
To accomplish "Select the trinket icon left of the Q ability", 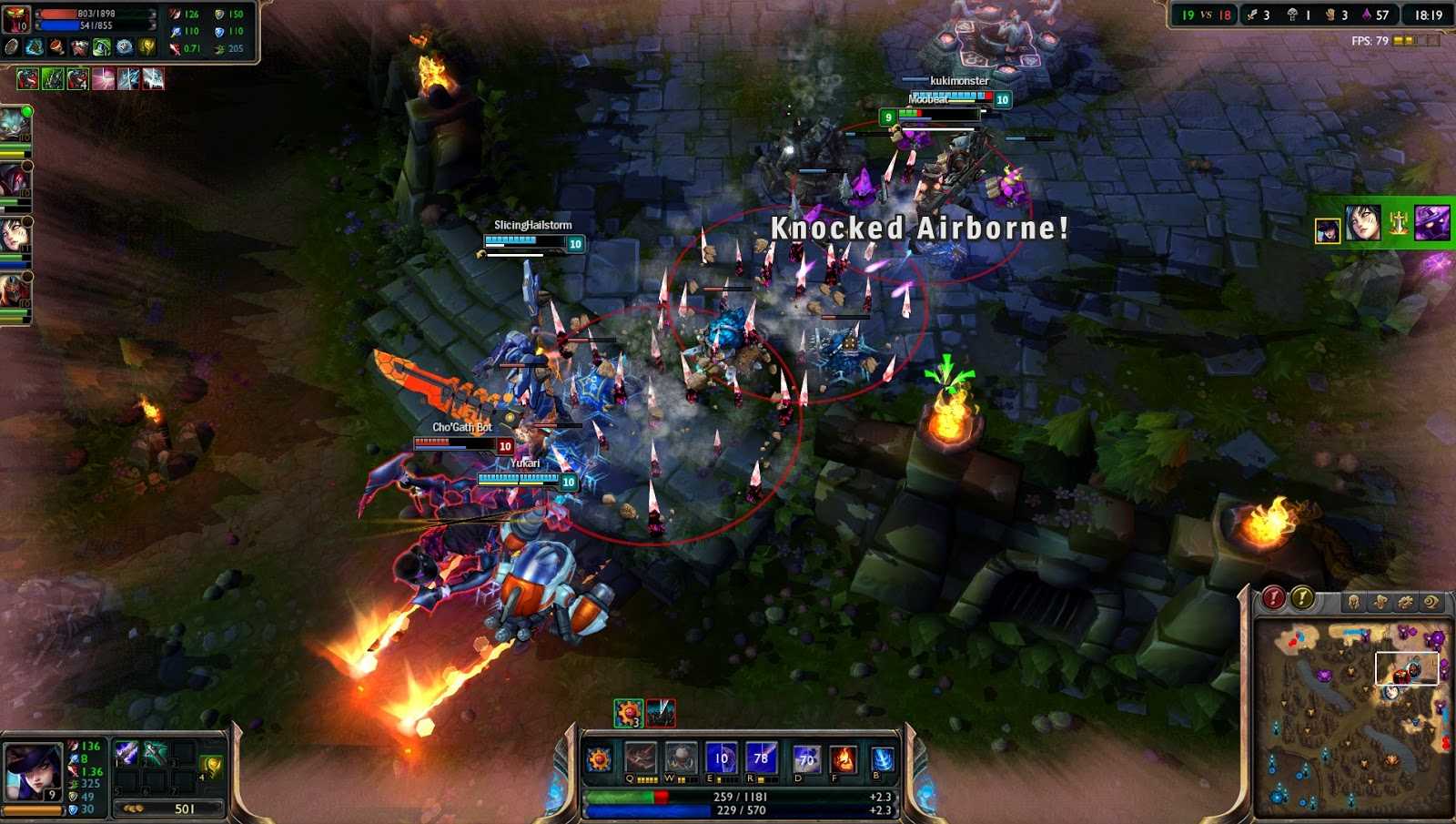I will coord(598,758).
